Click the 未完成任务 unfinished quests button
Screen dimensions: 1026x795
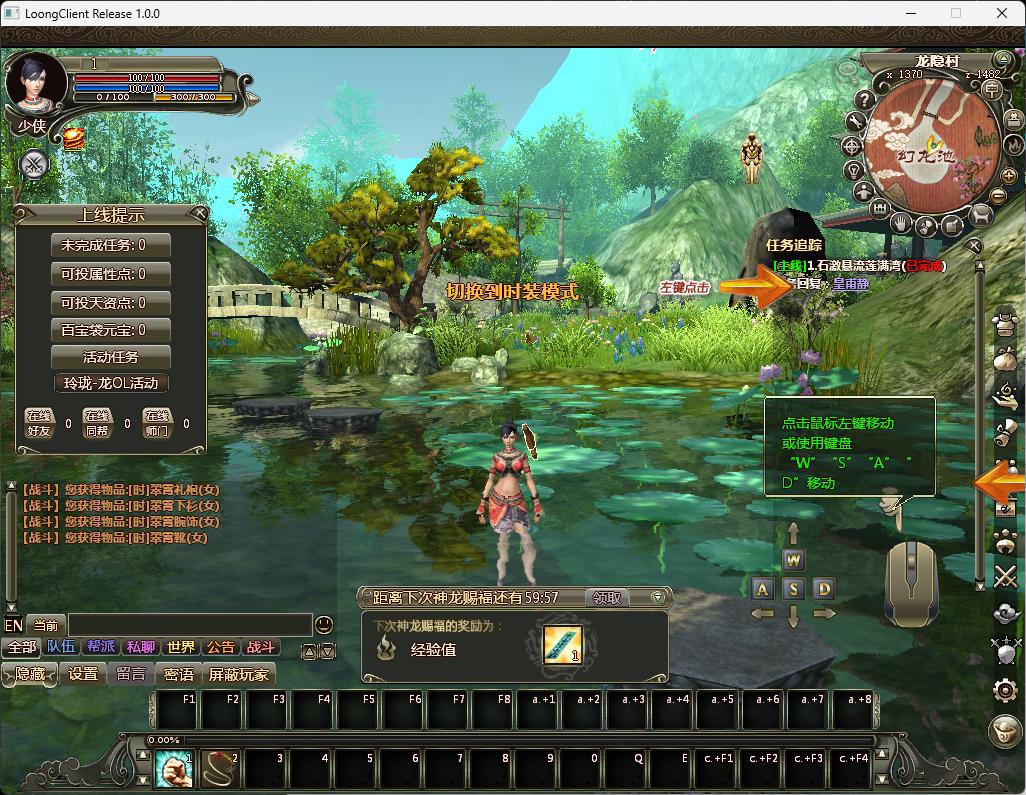(x=110, y=245)
